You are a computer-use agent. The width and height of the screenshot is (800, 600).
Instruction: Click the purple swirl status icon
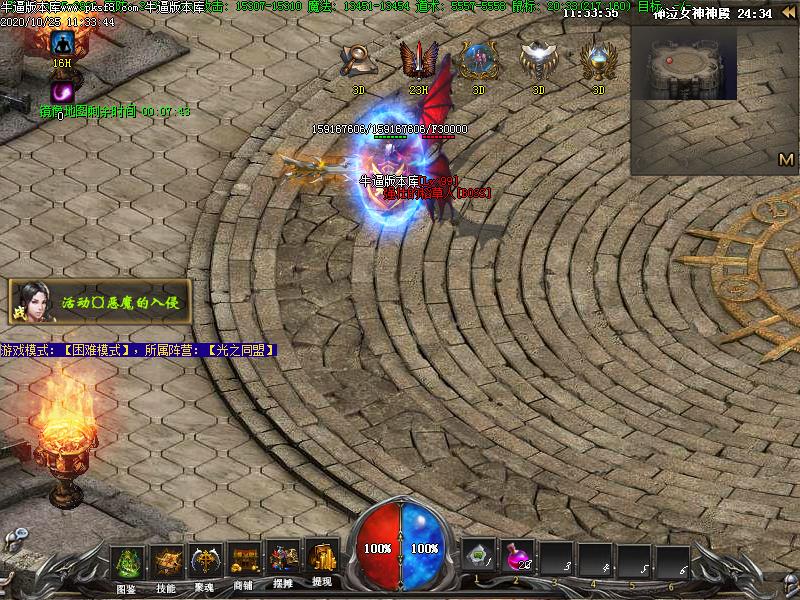[62, 91]
